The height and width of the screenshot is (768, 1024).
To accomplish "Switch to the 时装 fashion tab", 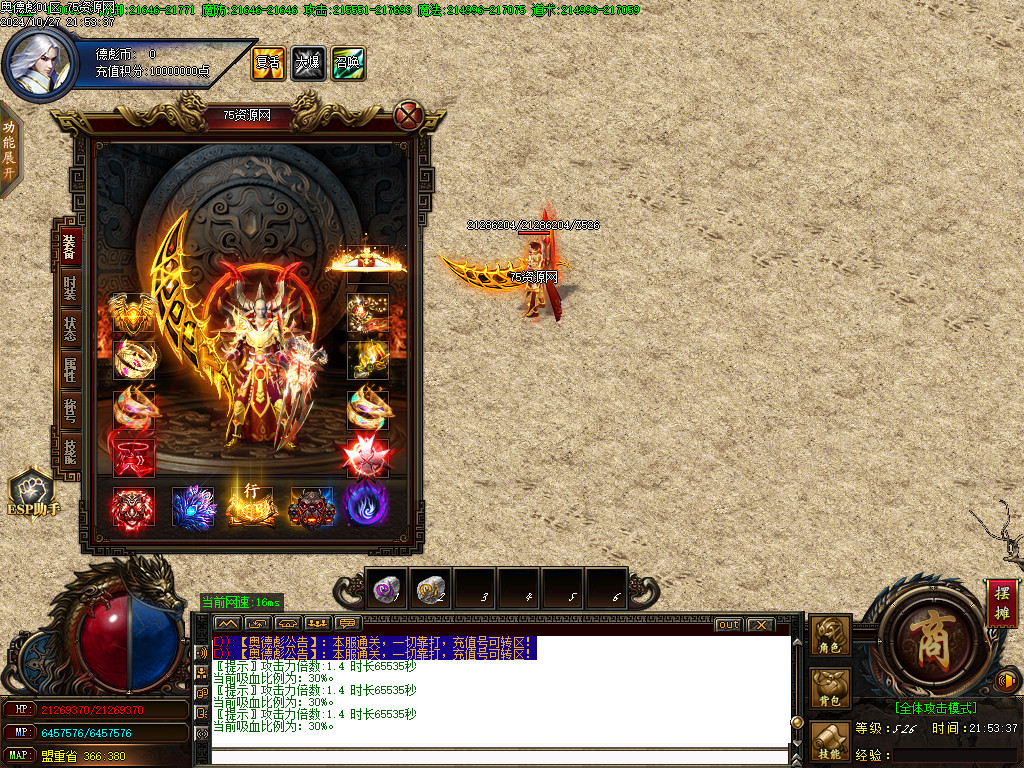I will 69,288.
